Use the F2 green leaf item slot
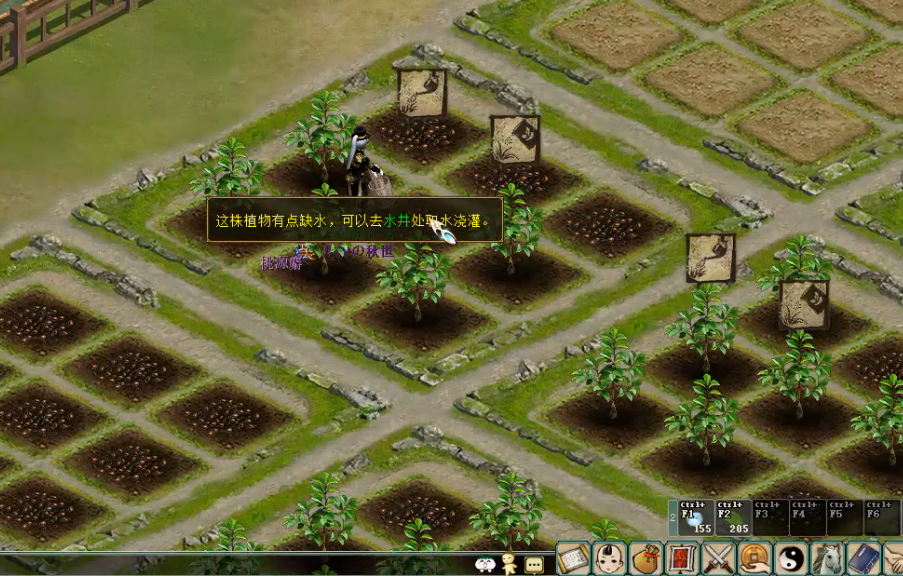 (x=733, y=518)
